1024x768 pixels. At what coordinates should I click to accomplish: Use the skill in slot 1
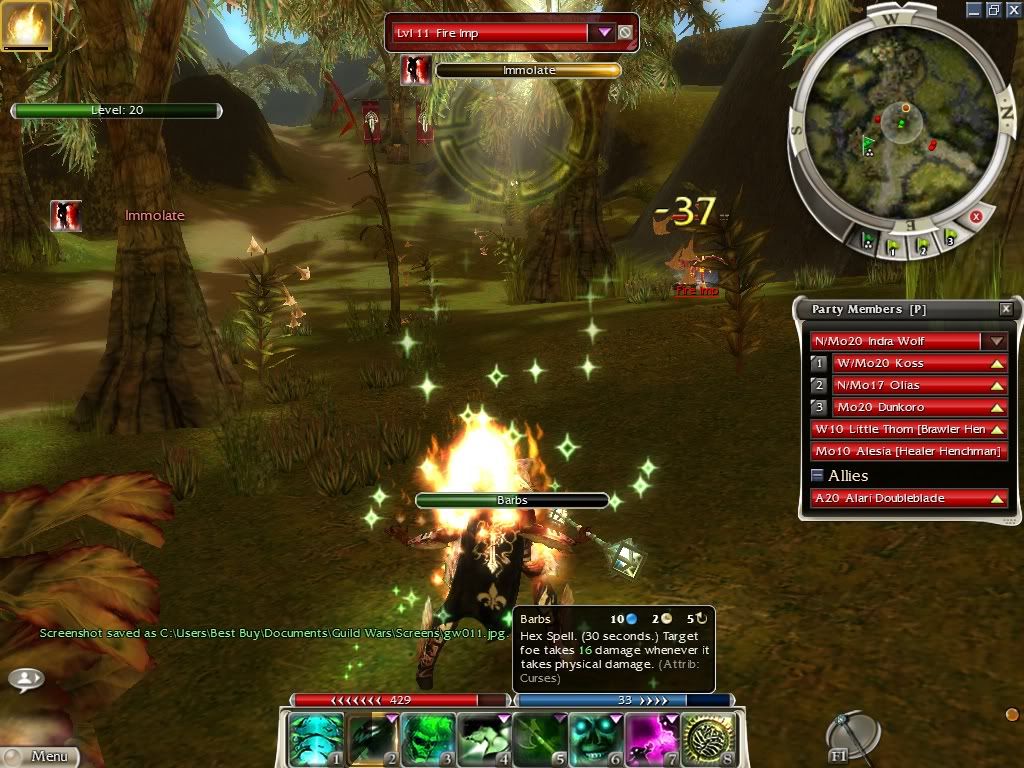coord(315,739)
